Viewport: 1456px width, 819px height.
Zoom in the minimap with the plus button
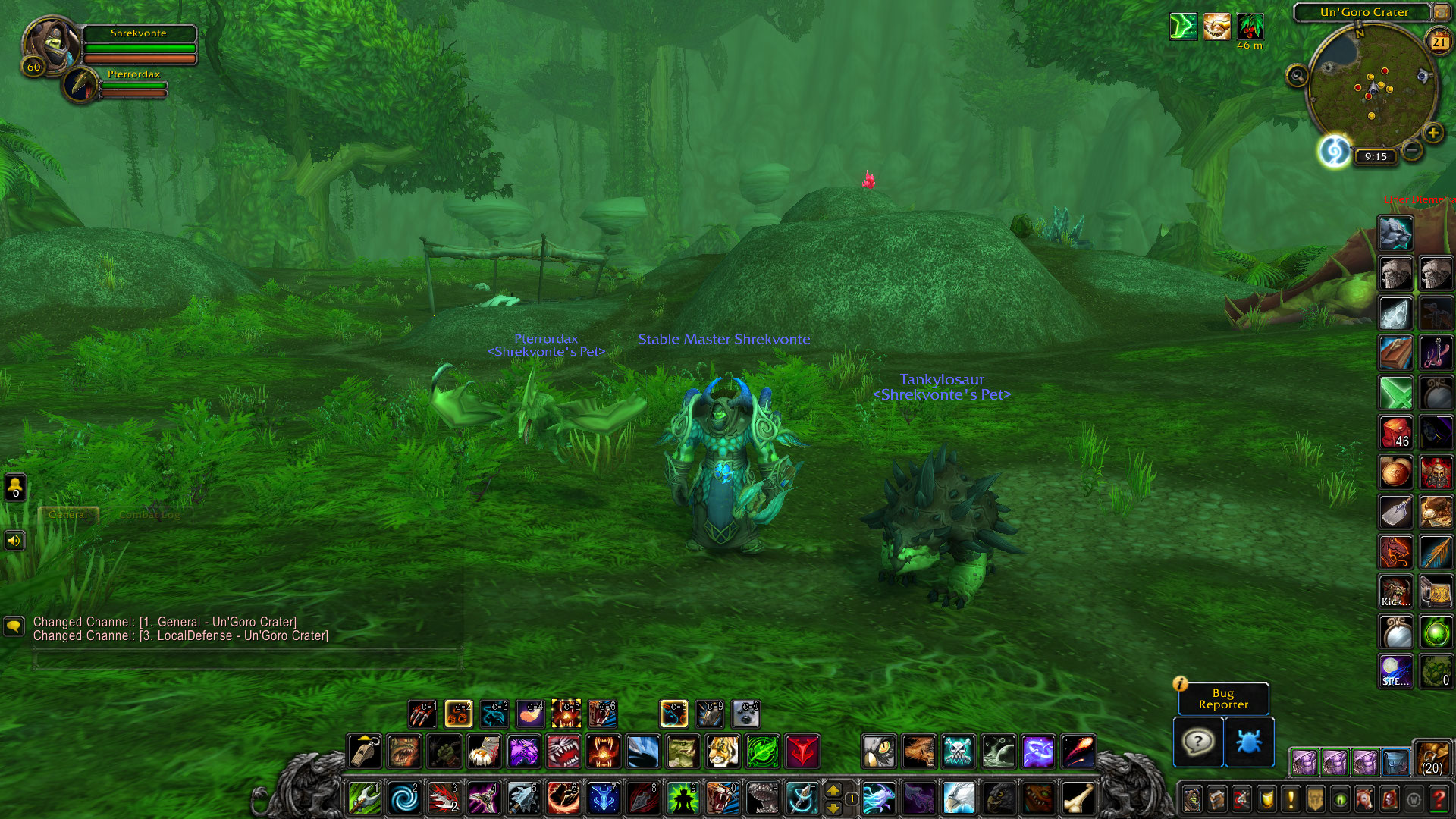pos(1433,131)
